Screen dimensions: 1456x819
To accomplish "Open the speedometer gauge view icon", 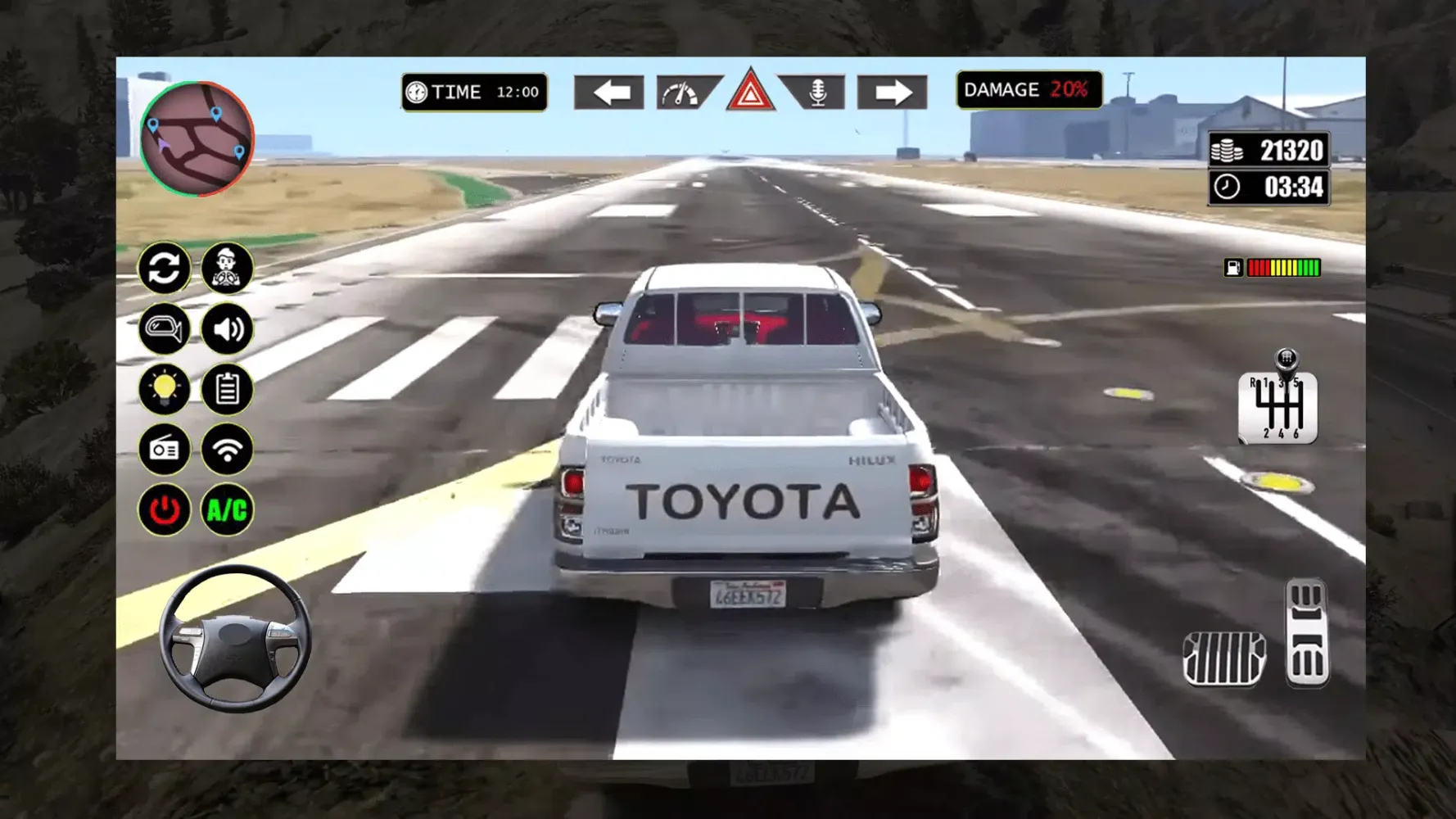I will (x=679, y=93).
